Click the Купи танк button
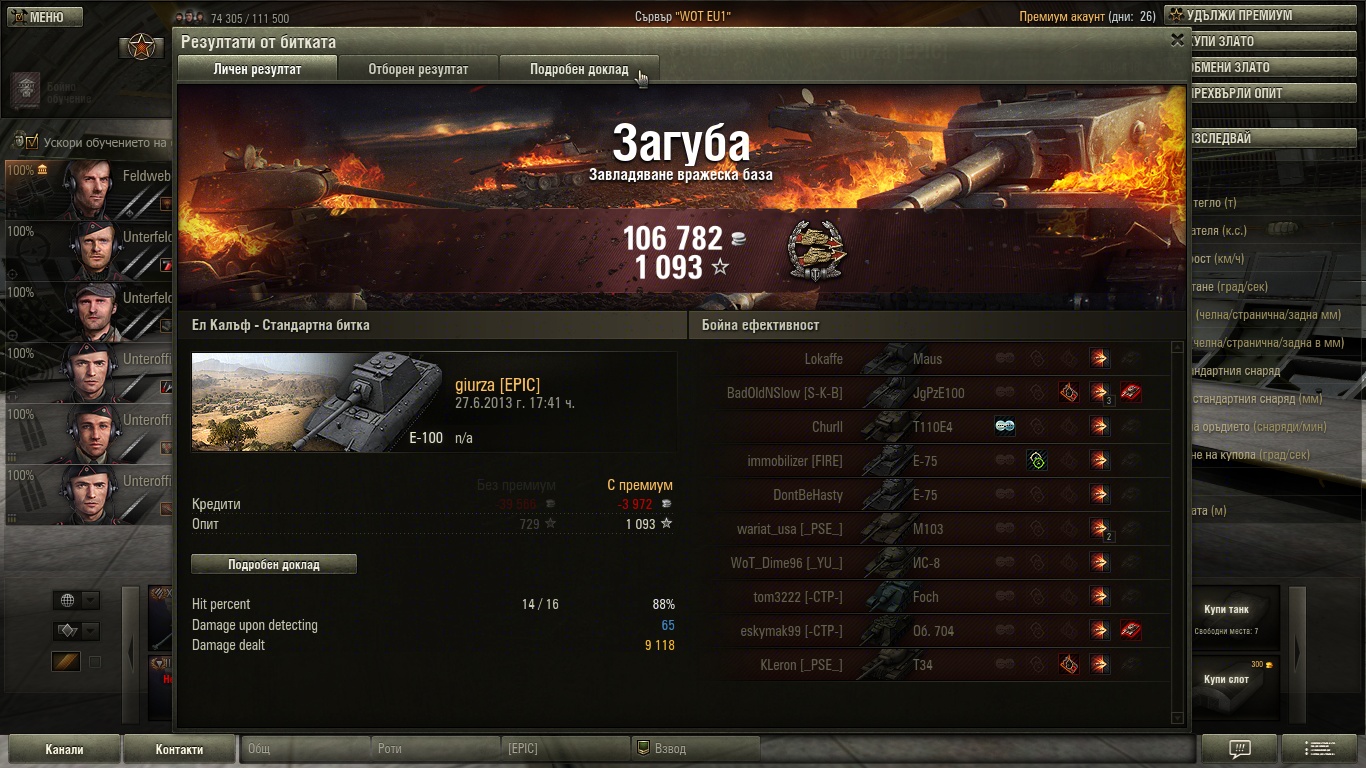 point(1226,610)
